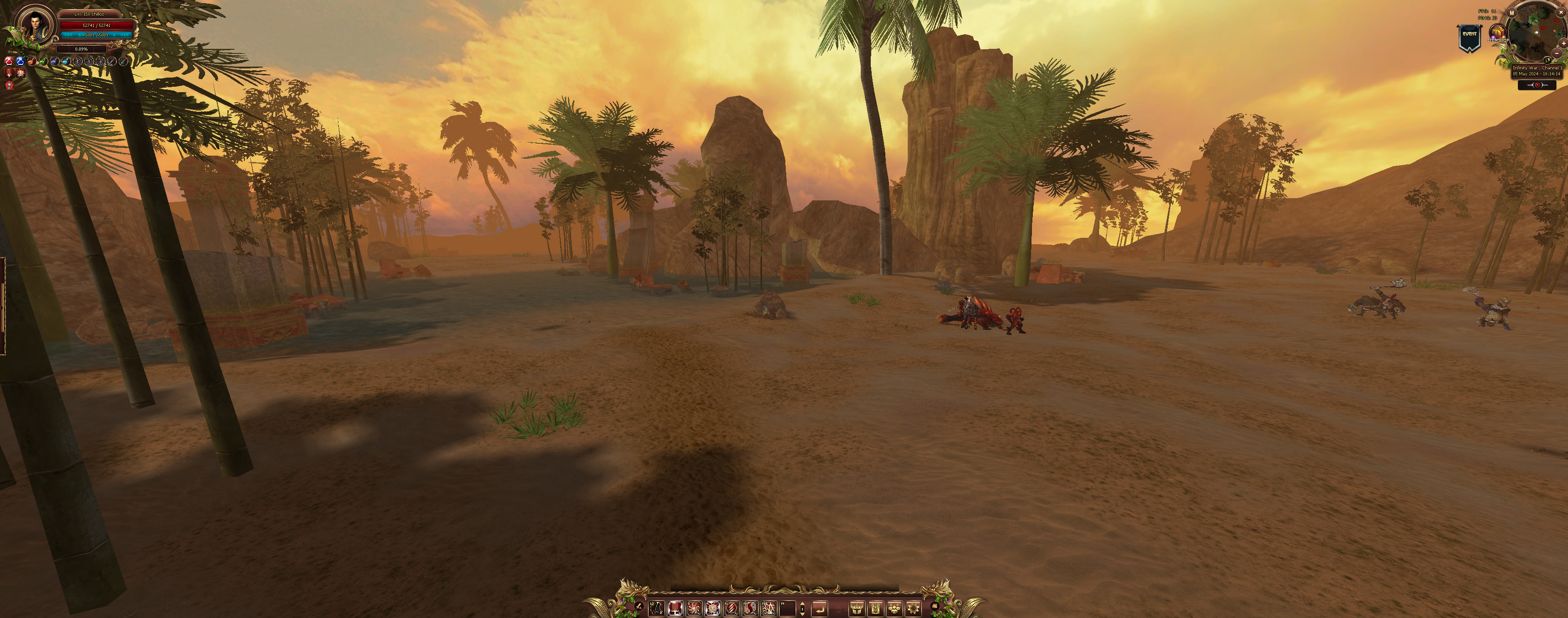Open the character window via helmet button
This screenshot has height=618, width=1568.
[x=857, y=608]
